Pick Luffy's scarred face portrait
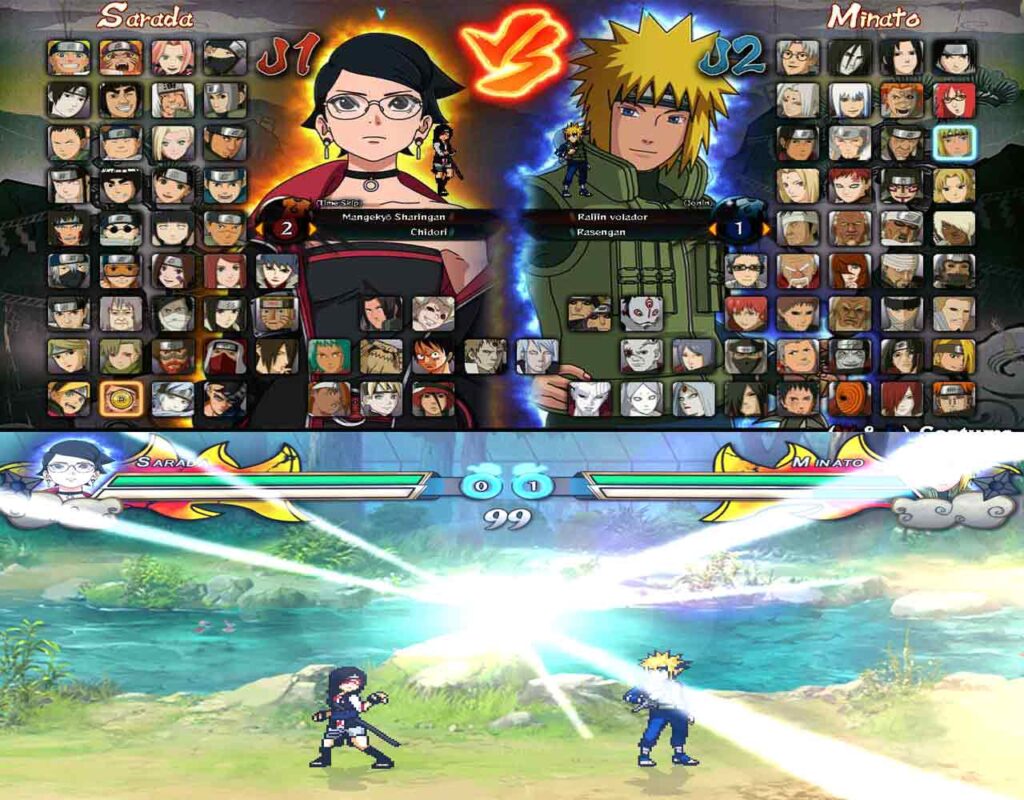The height and width of the screenshot is (800, 1024). (431, 356)
